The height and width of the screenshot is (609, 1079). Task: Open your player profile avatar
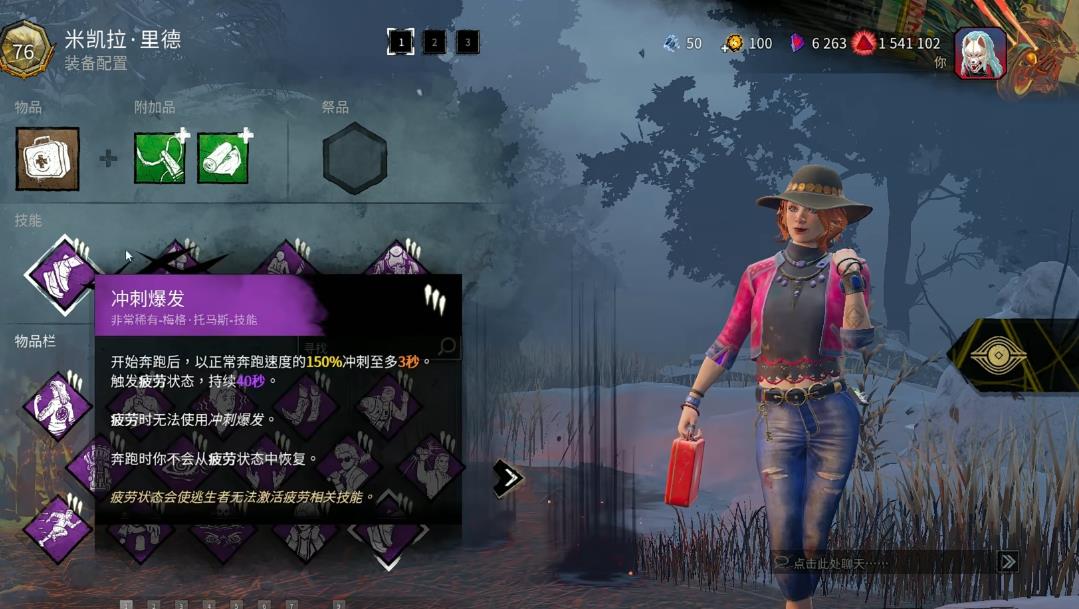pyautogui.click(x=980, y=52)
